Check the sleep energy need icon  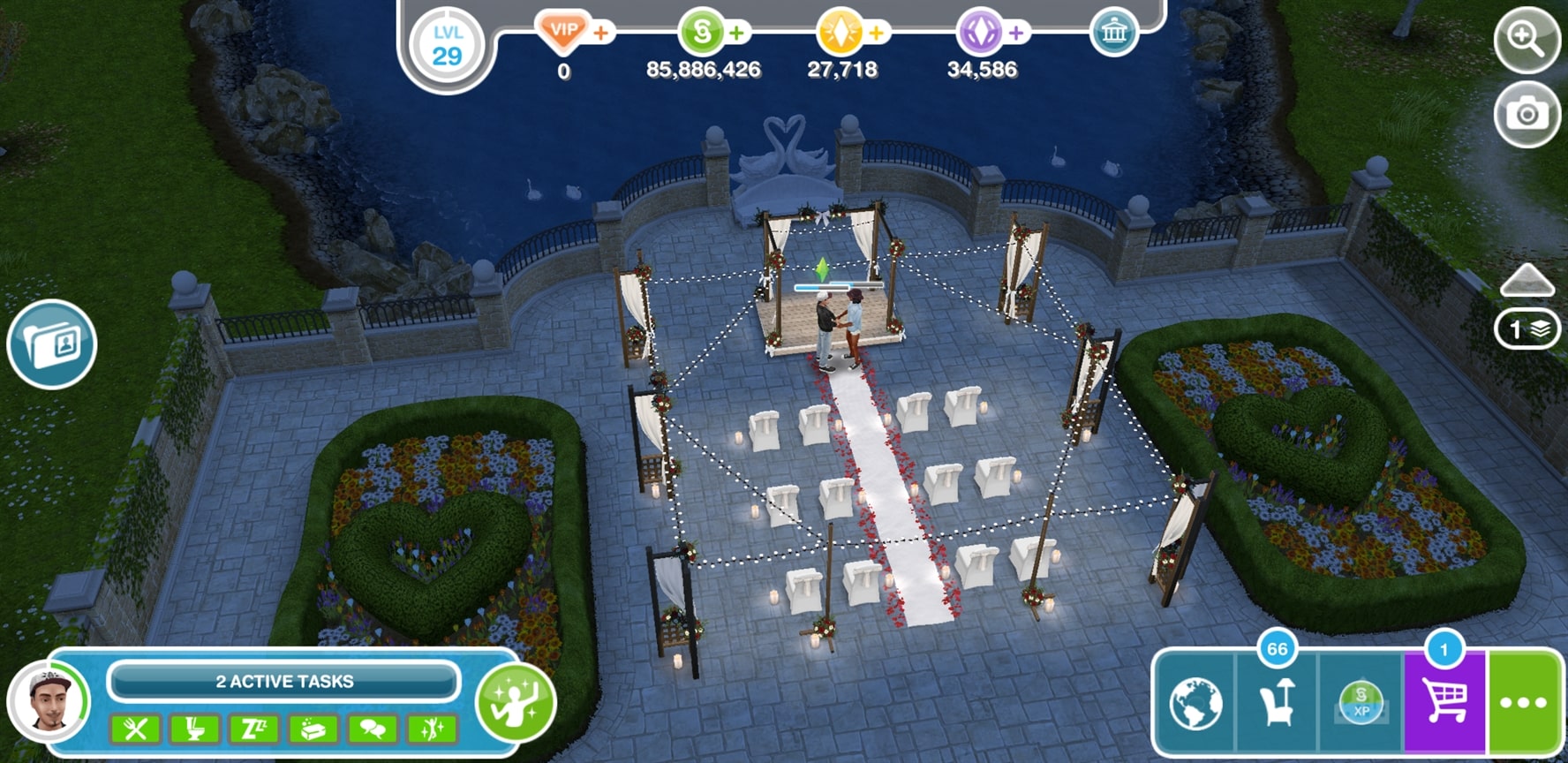(254, 729)
